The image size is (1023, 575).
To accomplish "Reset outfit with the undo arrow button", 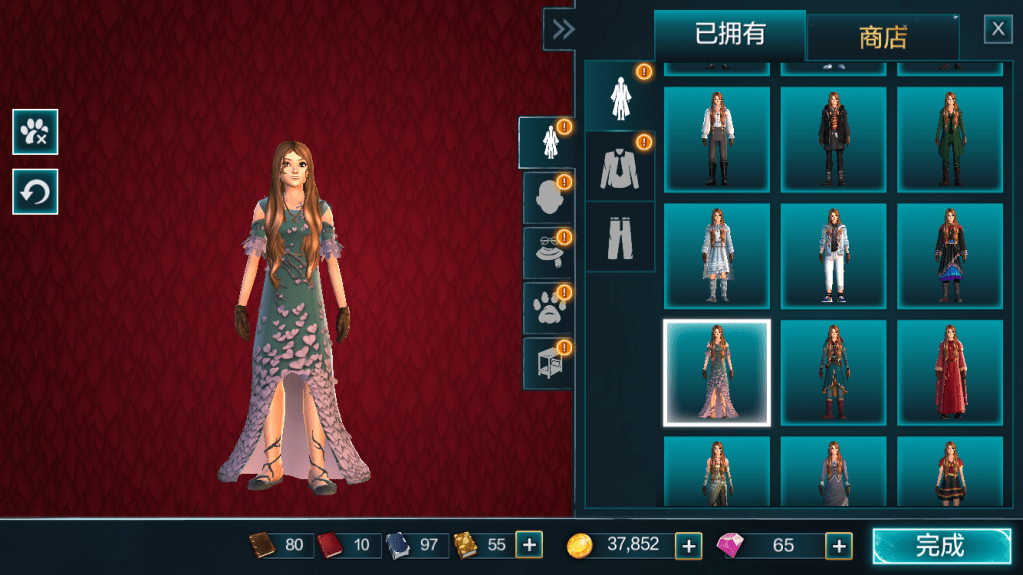I will point(35,192).
